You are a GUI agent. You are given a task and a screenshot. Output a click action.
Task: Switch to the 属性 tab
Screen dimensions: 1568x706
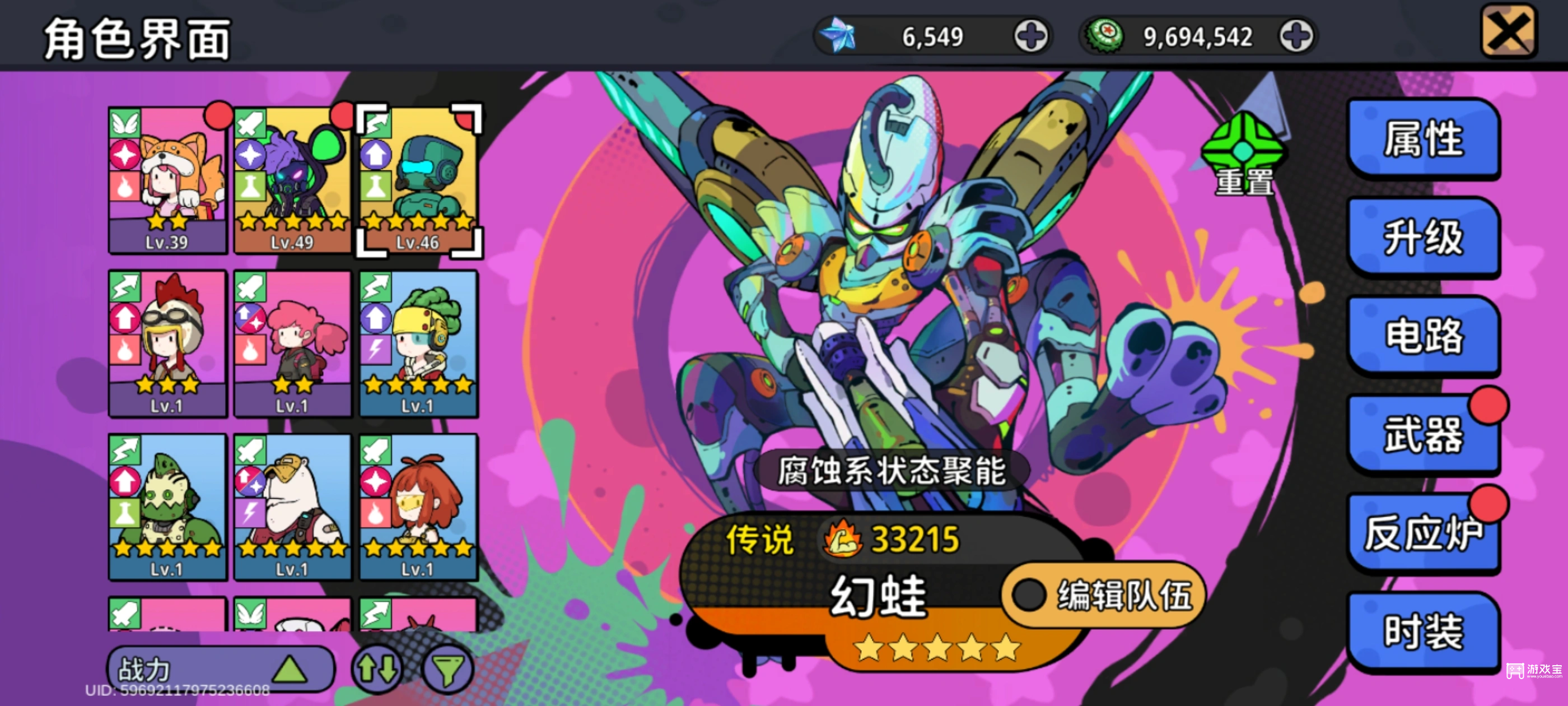coord(1426,139)
